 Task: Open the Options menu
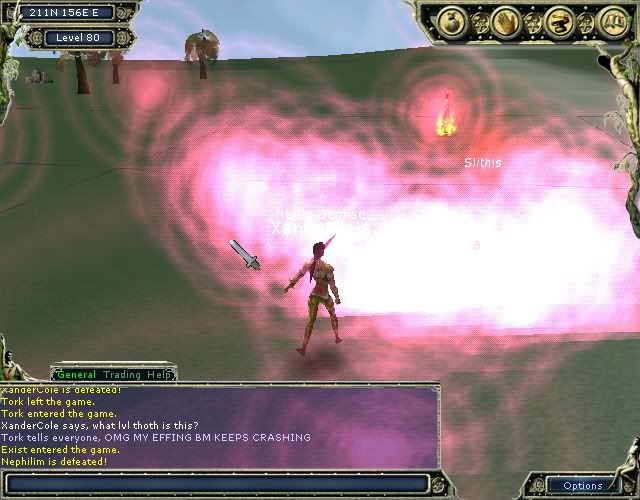tap(582, 486)
